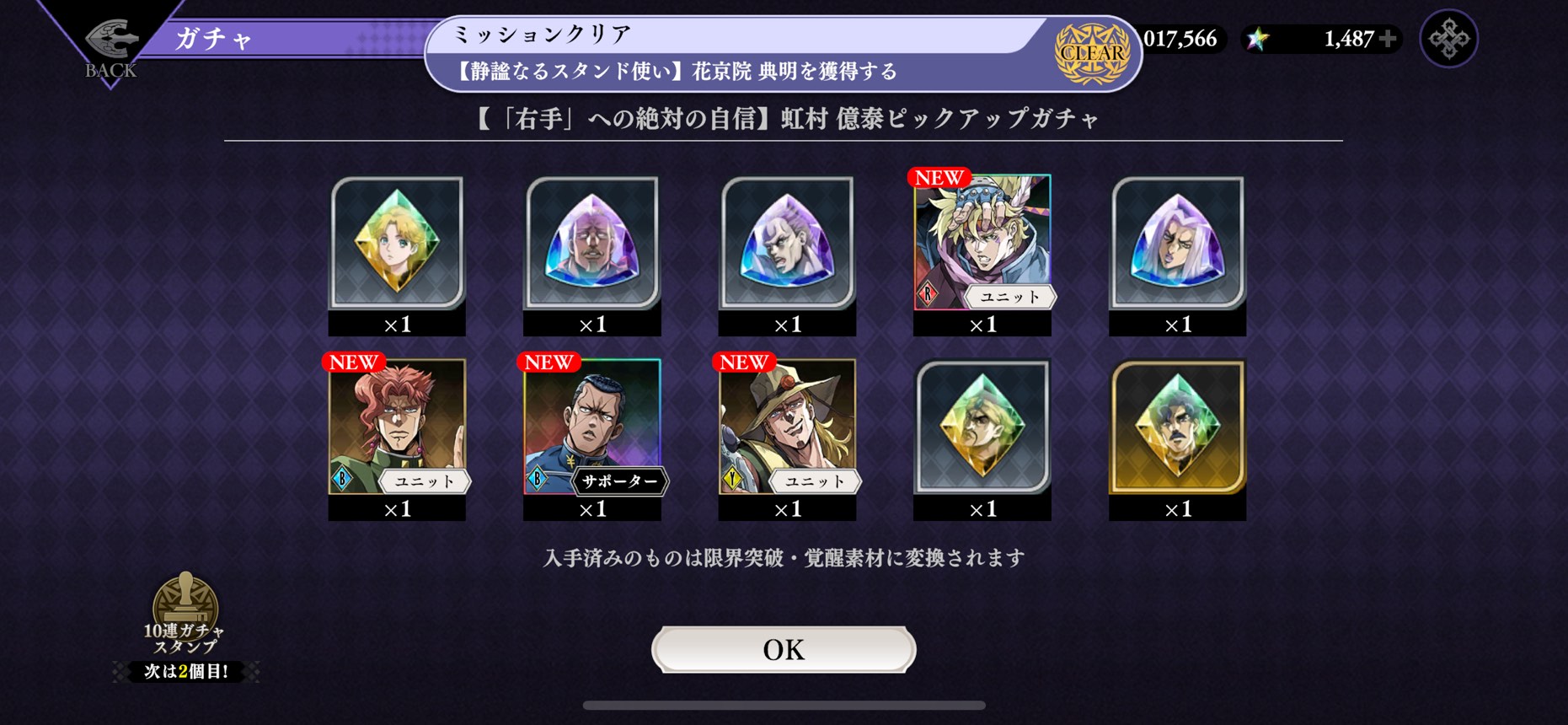Confirm the gacha results with OK
Image resolution: width=1568 pixels, height=725 pixels.
pos(784,649)
